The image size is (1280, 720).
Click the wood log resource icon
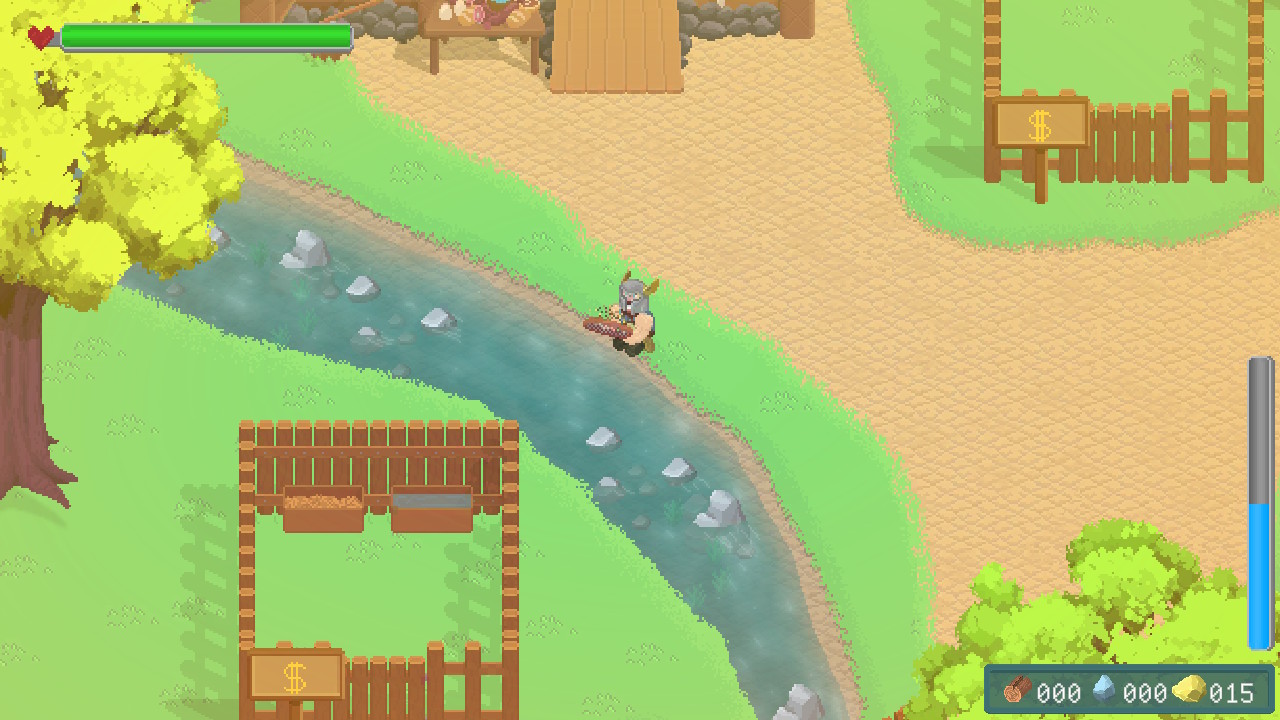tap(1016, 692)
